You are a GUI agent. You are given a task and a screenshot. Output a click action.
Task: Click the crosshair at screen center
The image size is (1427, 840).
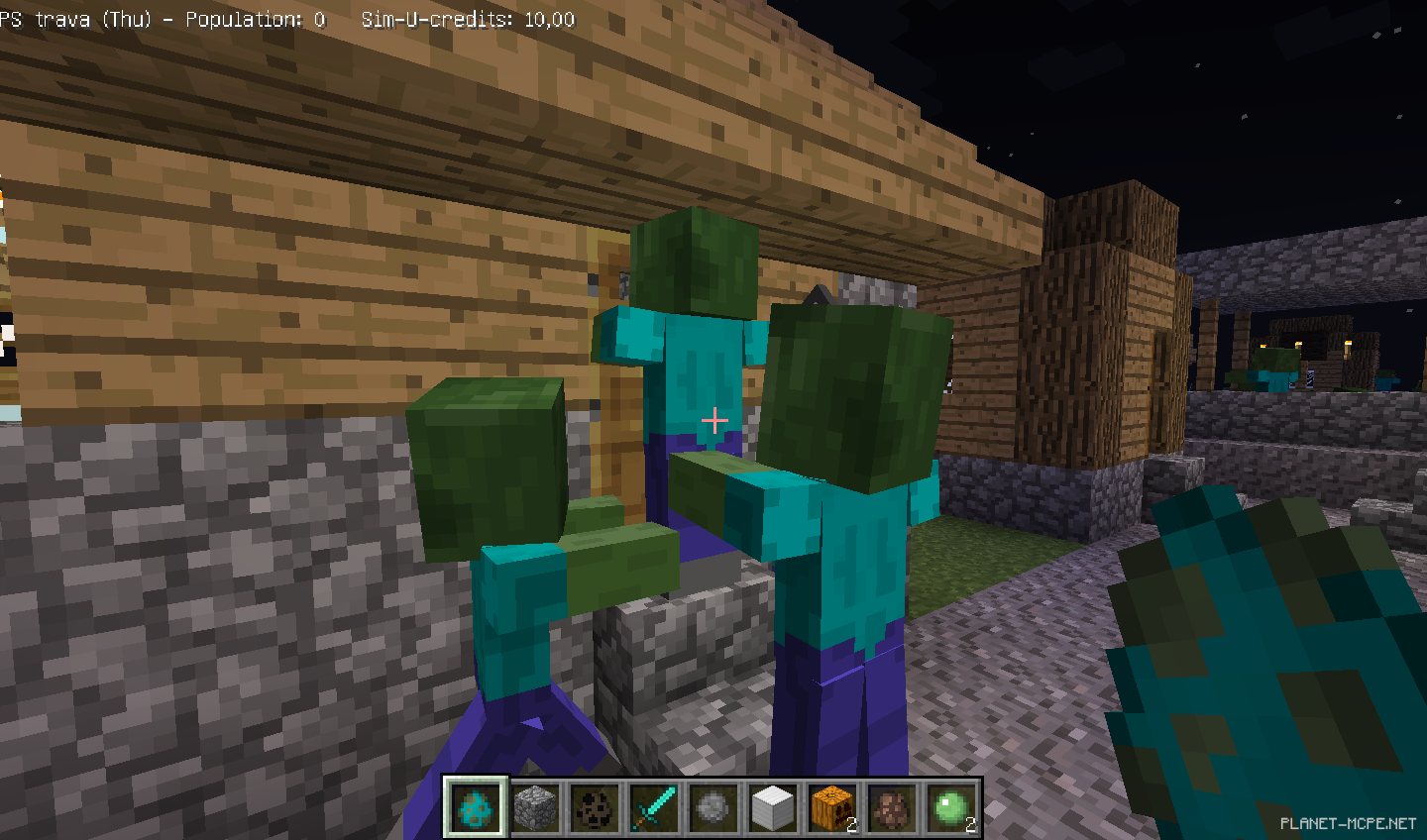tap(713, 421)
